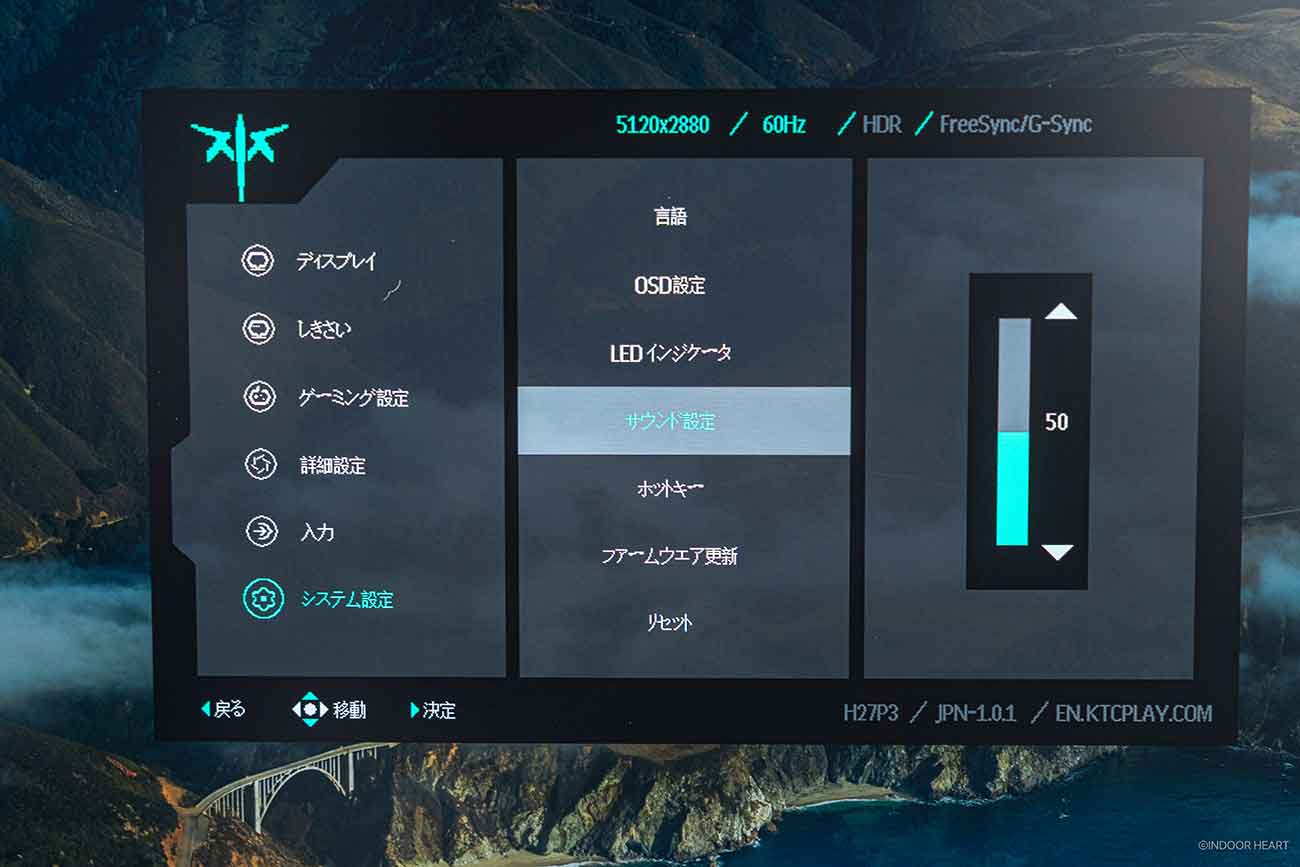Select the LED インジケータ option
This screenshot has height=867, width=1300.
[671, 353]
